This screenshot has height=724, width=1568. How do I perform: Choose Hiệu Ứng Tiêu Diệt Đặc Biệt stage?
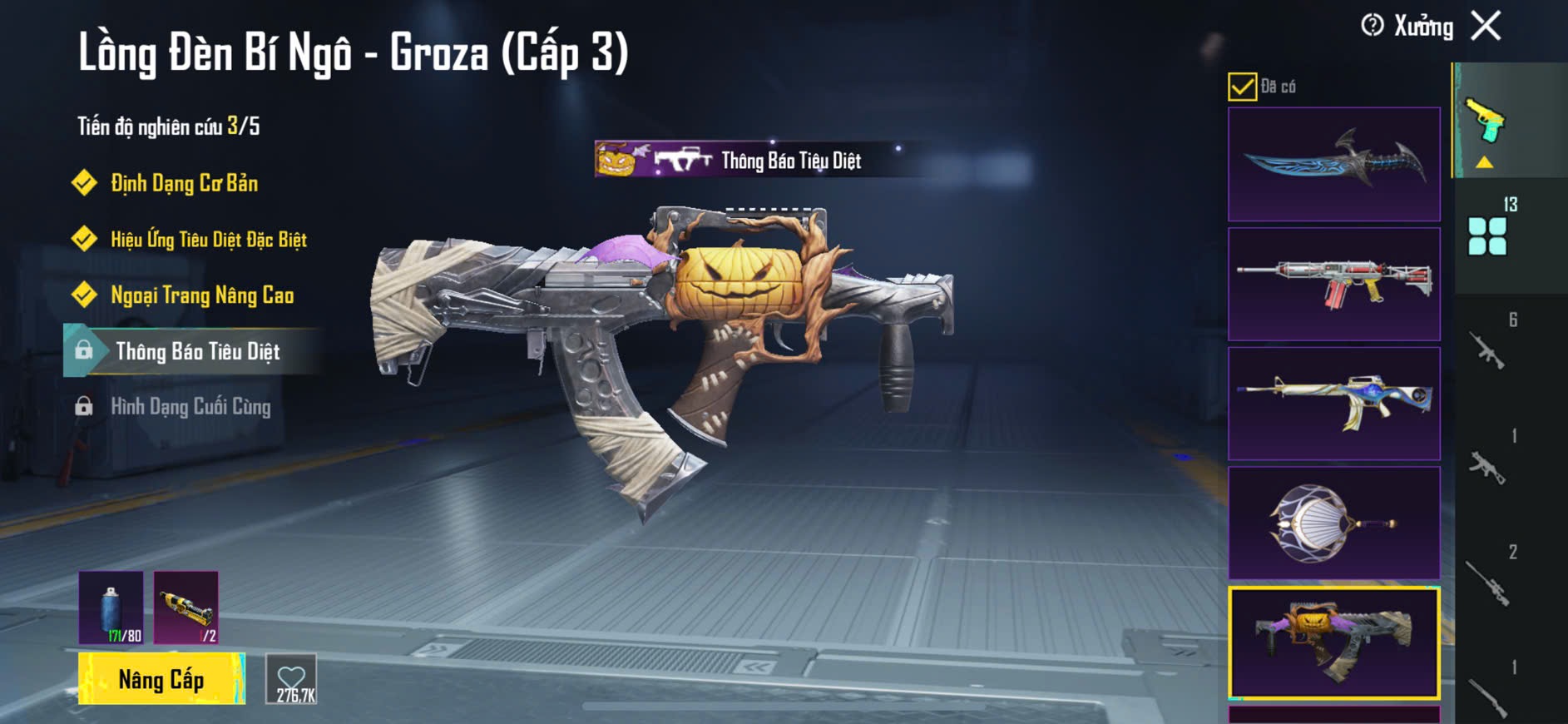pos(208,240)
